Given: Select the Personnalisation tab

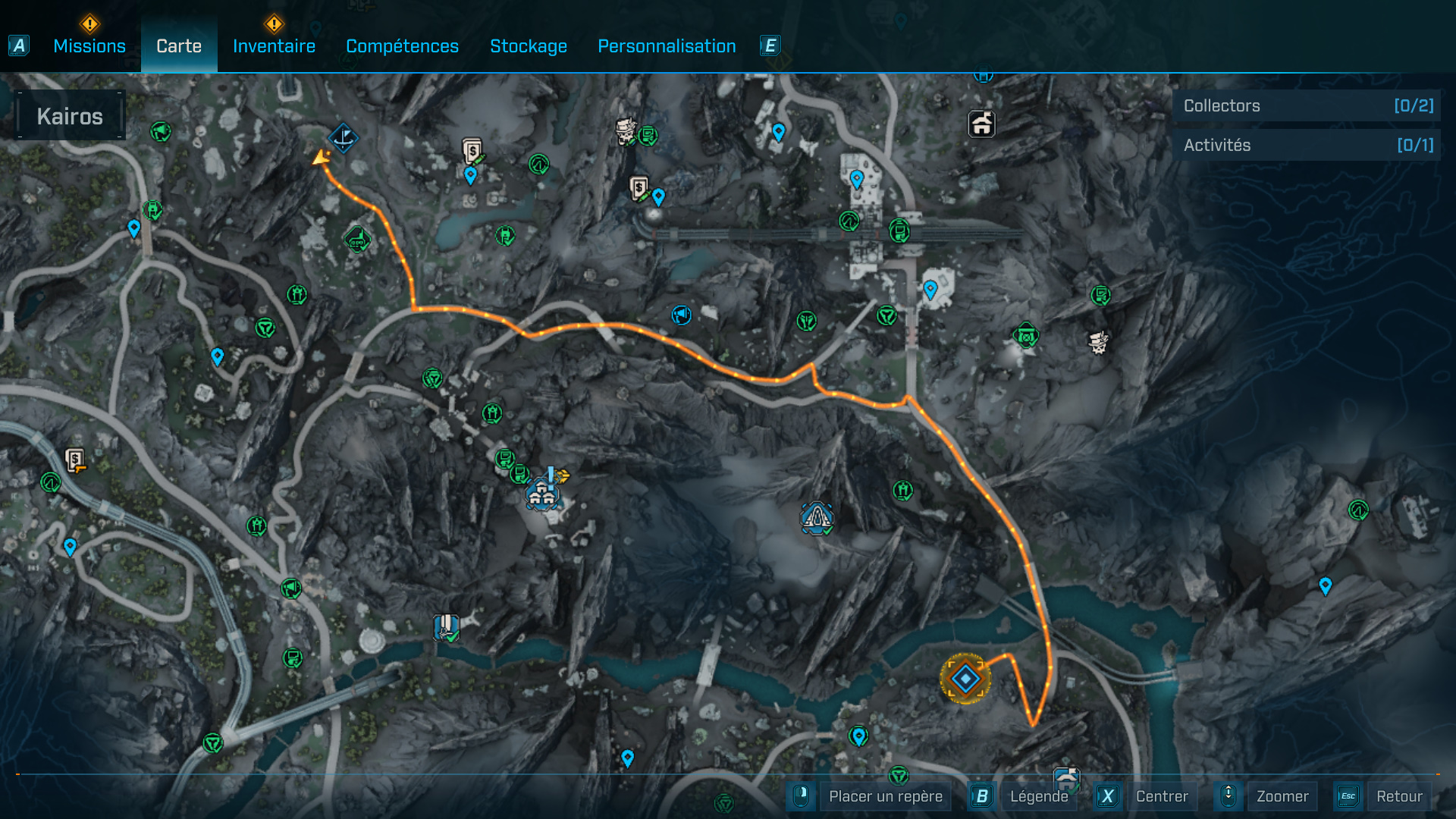Looking at the screenshot, I should [x=667, y=46].
